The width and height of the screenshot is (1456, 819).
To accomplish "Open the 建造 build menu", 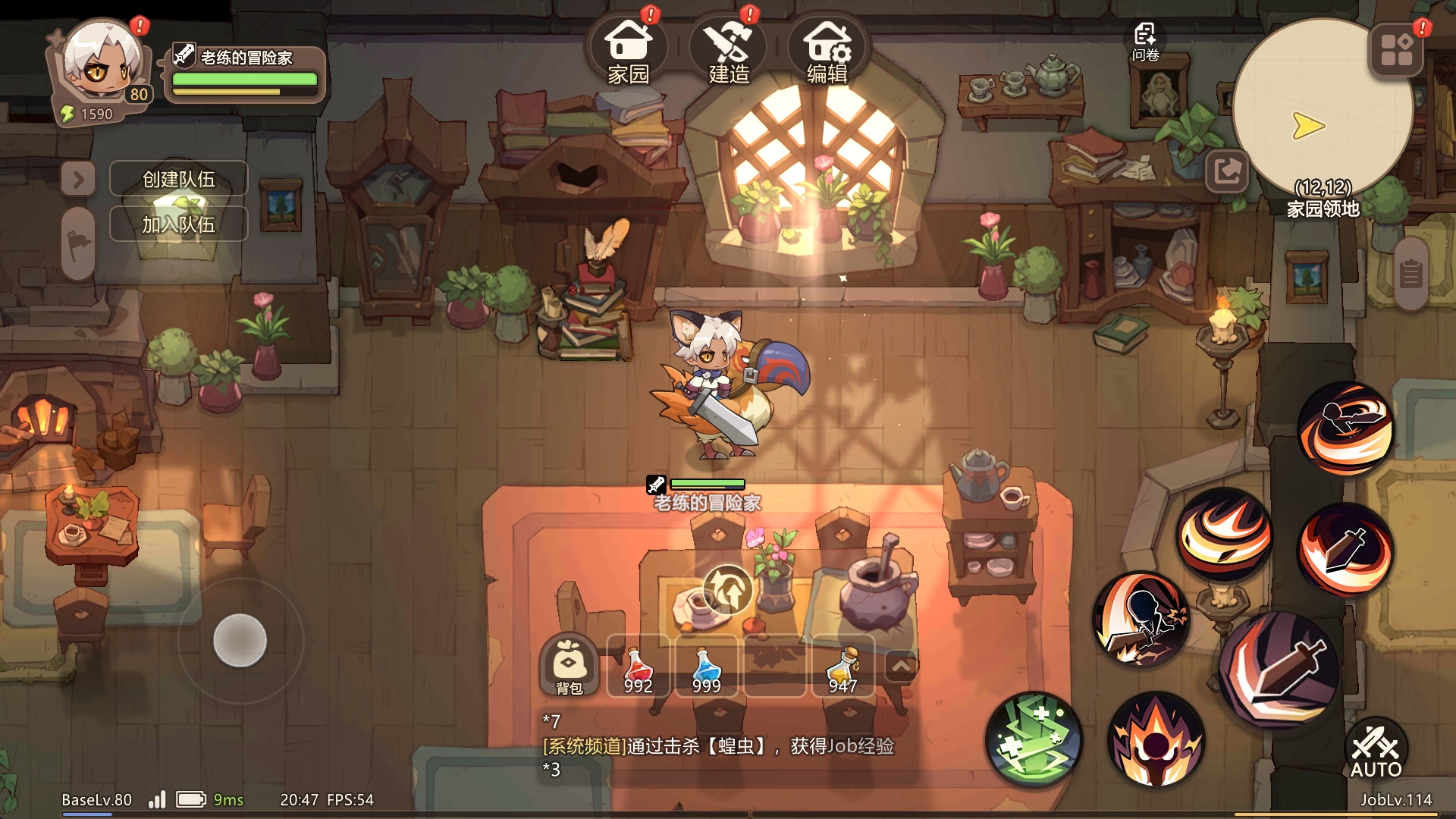I will (x=728, y=49).
